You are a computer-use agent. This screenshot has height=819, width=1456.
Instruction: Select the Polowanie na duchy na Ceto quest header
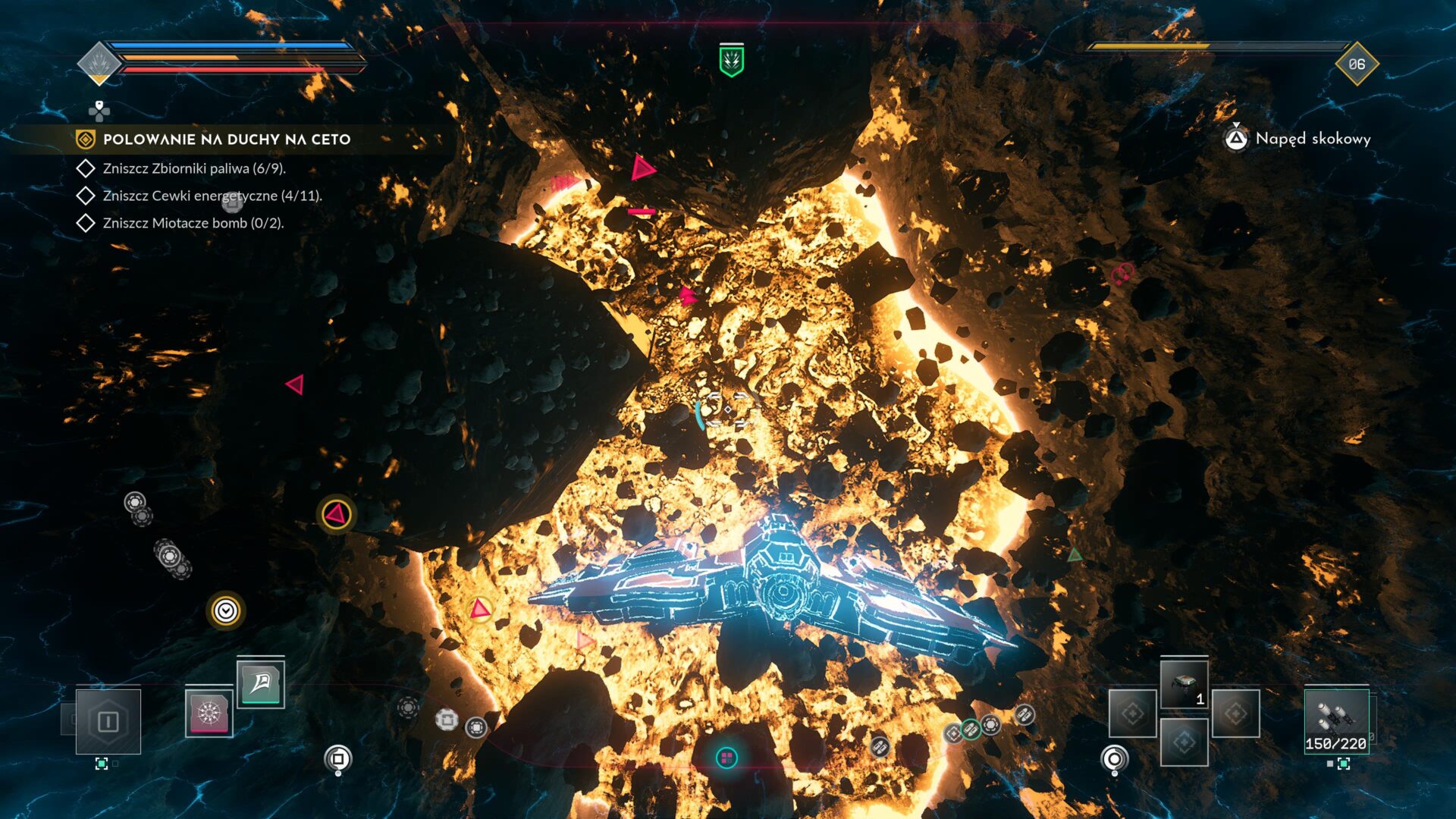click(226, 140)
